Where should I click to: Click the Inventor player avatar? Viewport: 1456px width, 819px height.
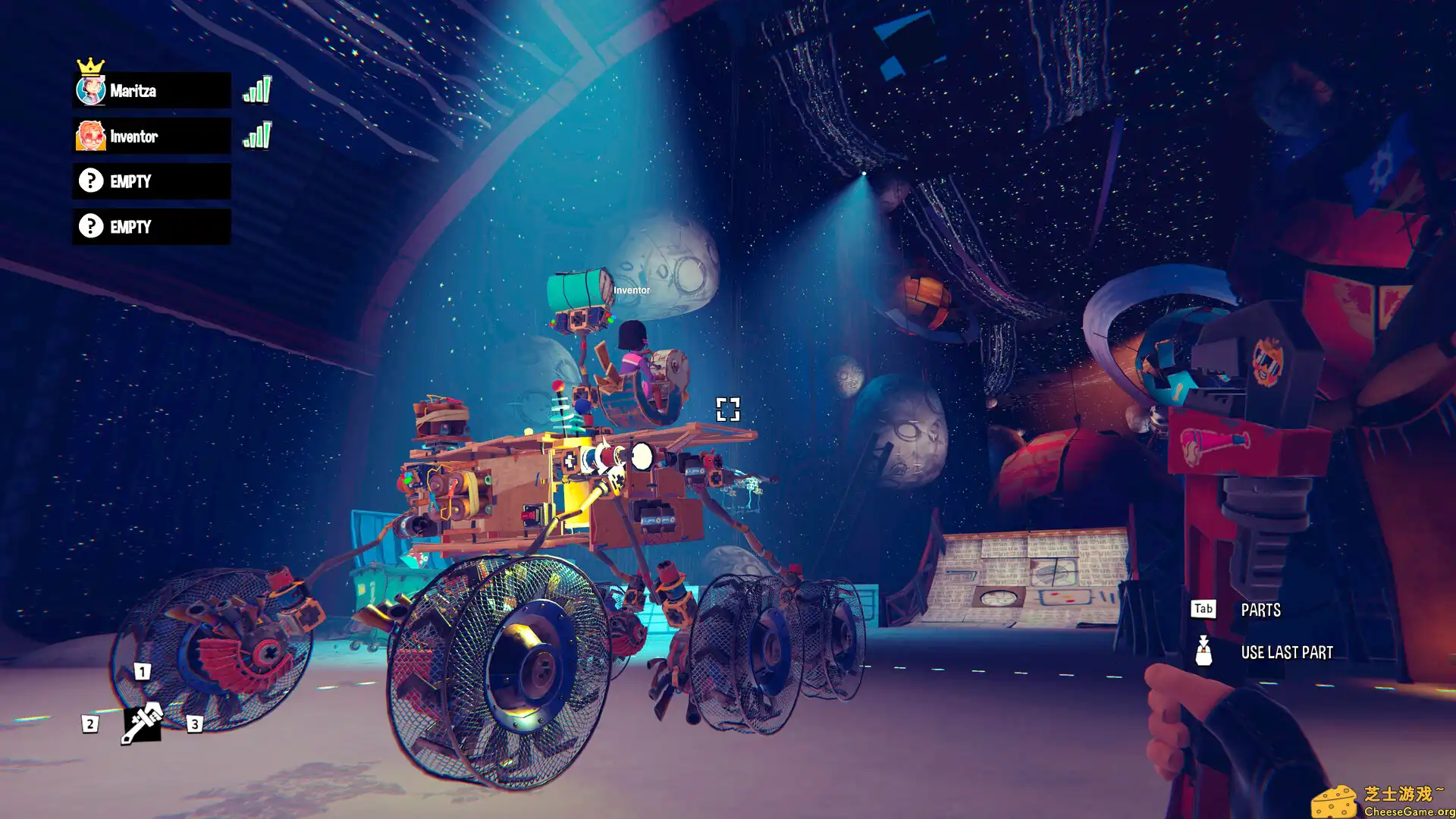click(x=91, y=136)
